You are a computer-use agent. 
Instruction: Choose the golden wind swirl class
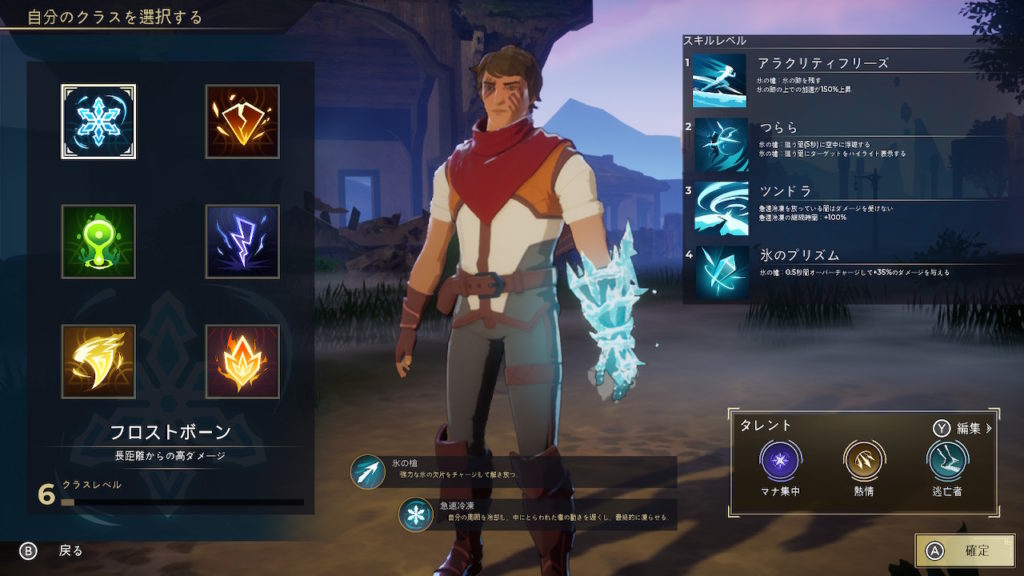pos(98,361)
